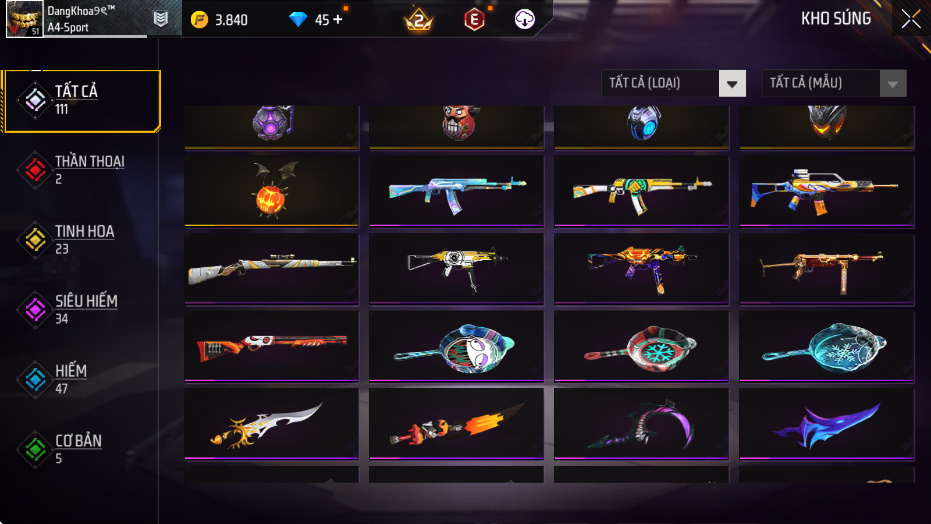The image size is (931, 524).
Task: Close the Kho Súng weapon armory screen
Action: [911, 19]
